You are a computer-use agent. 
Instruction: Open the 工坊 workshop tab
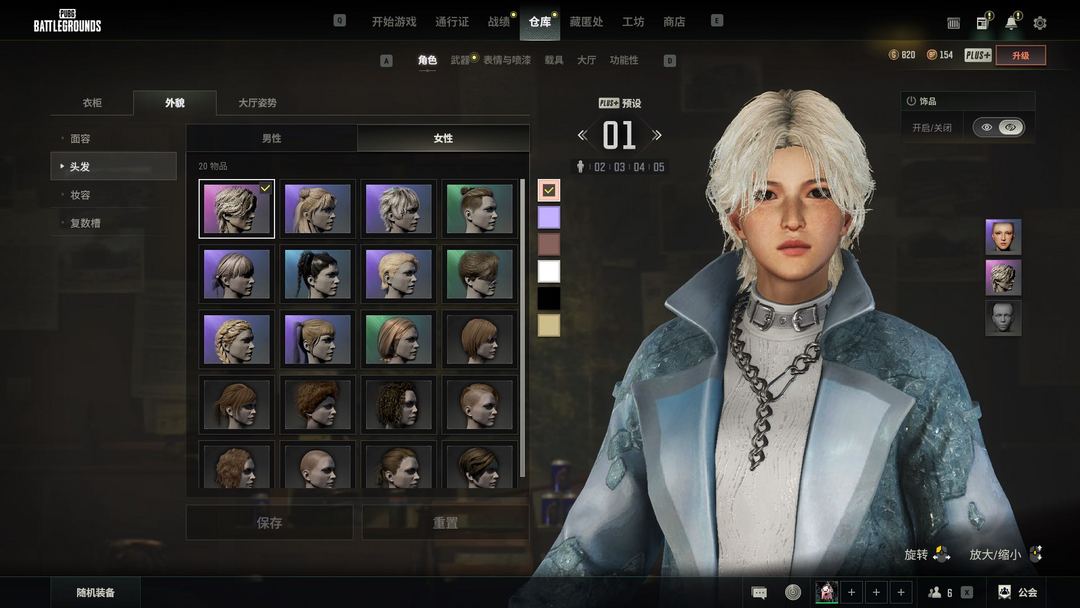(x=633, y=22)
